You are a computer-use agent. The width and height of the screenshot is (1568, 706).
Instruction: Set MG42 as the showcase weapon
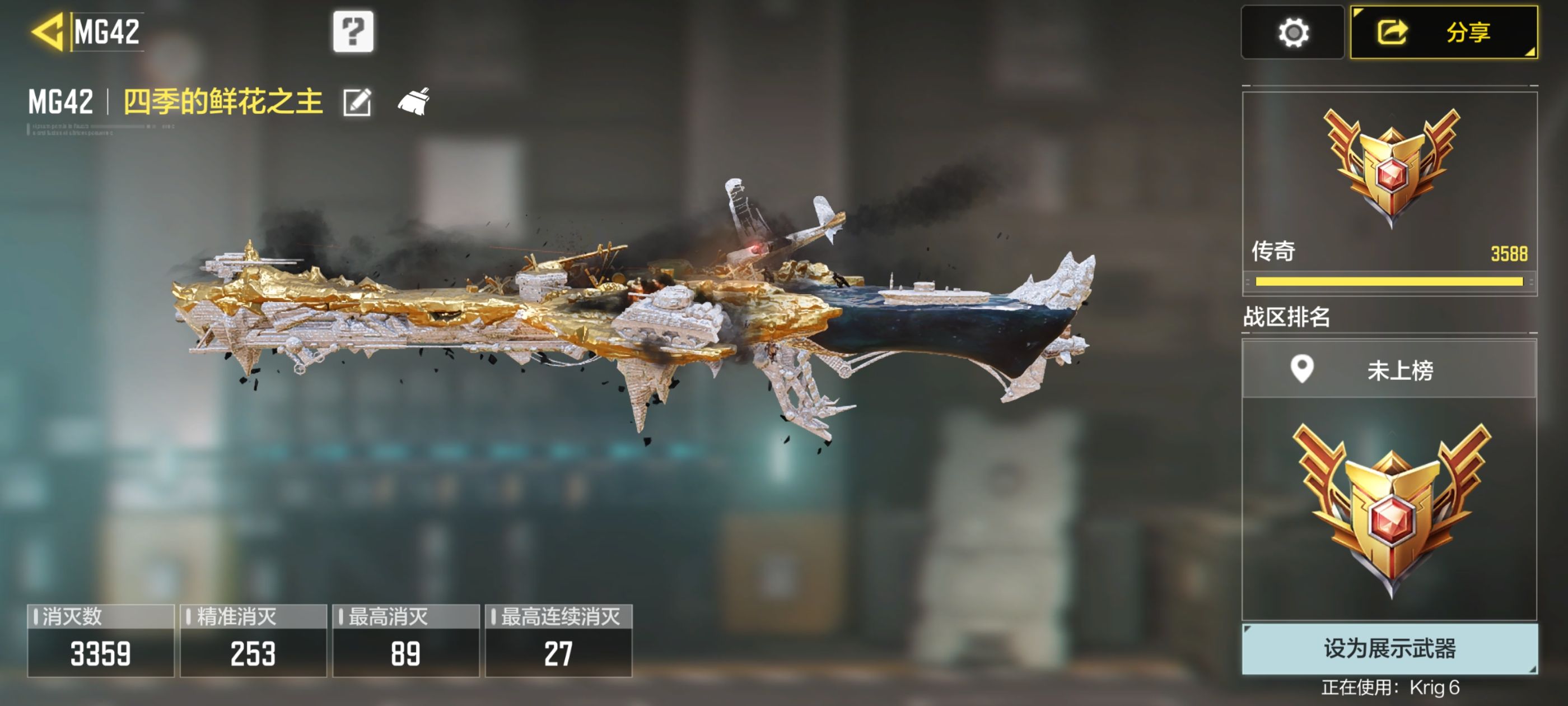coord(1389,648)
